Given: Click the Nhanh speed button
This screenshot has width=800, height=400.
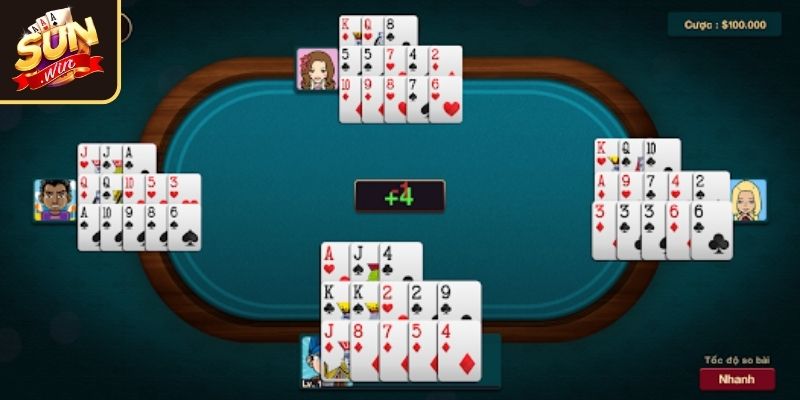Looking at the screenshot, I should (x=737, y=379).
